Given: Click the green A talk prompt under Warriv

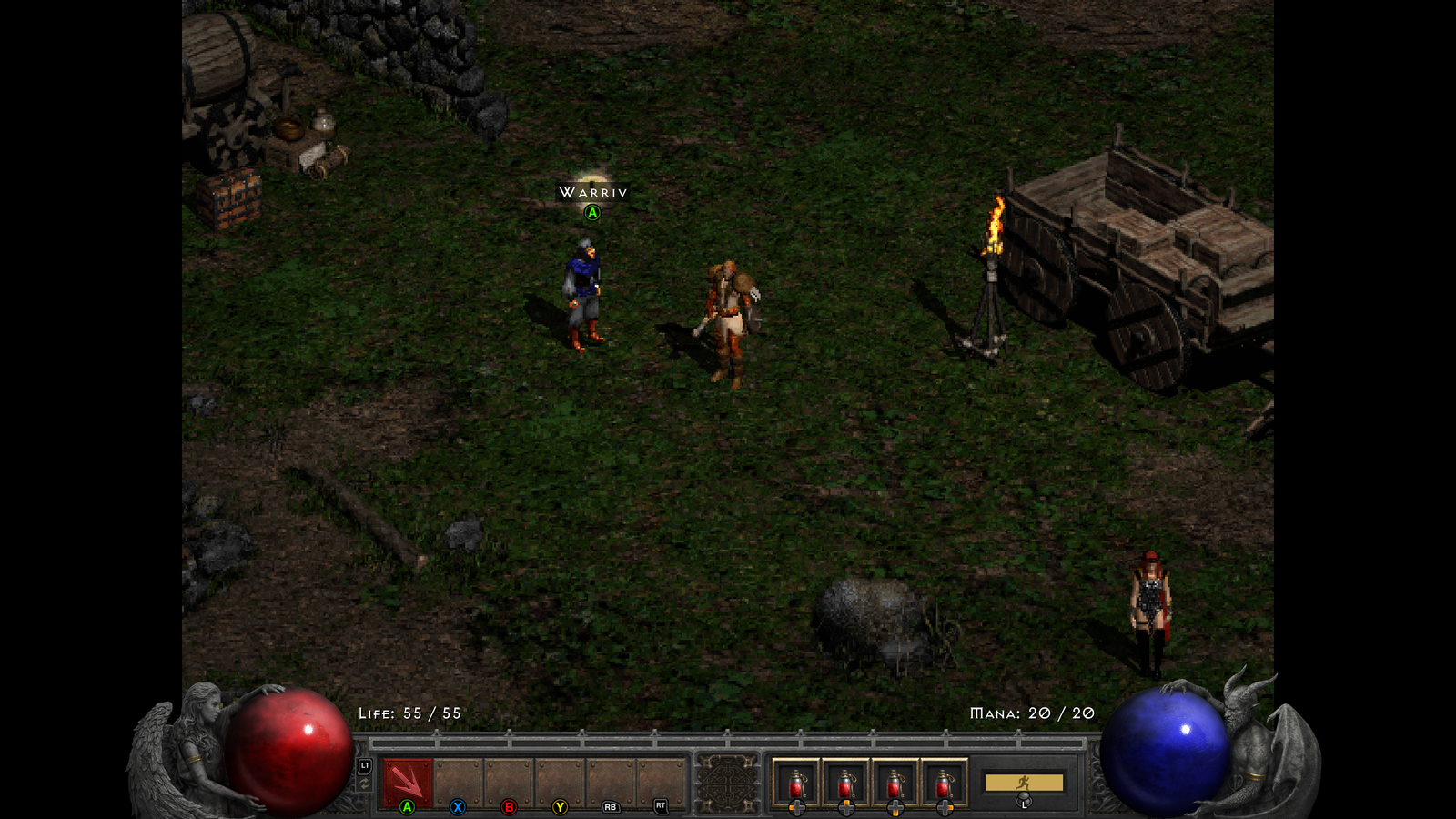Looking at the screenshot, I should (x=592, y=213).
